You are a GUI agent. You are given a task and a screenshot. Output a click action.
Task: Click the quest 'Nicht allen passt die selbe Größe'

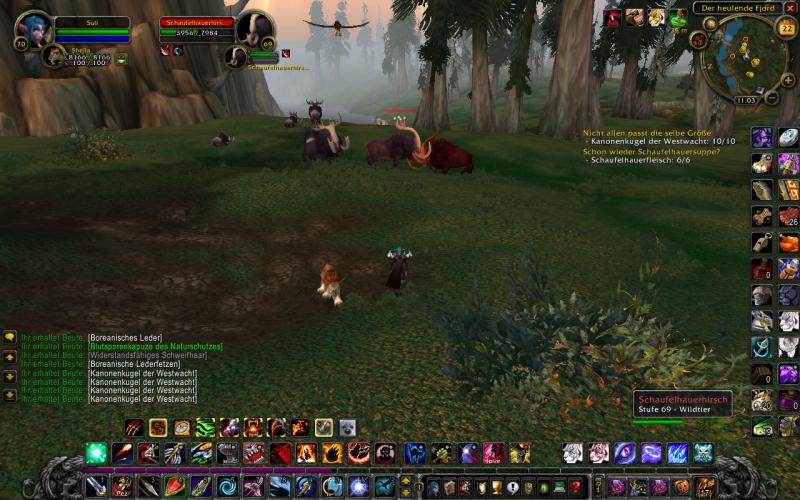coord(645,132)
